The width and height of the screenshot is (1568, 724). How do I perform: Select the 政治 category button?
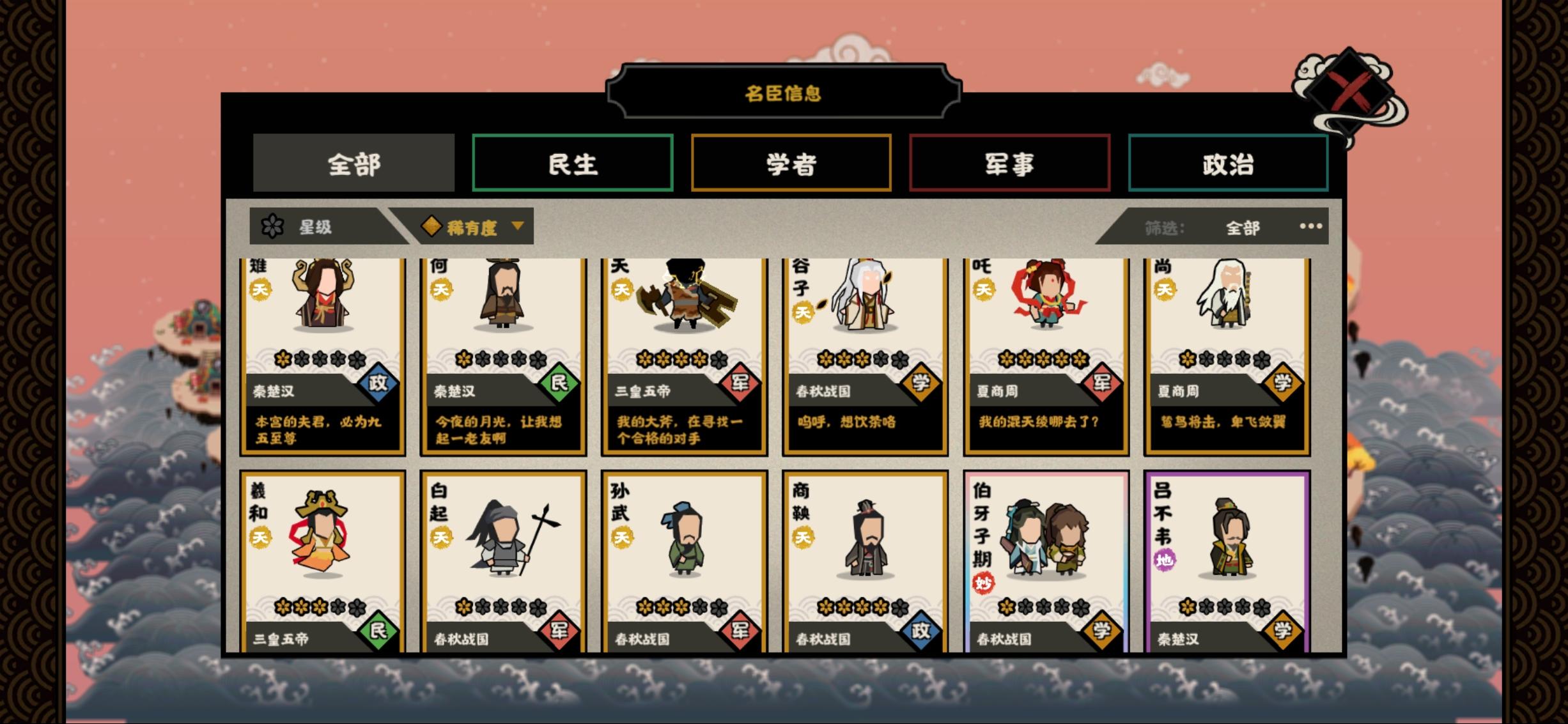click(x=1228, y=164)
